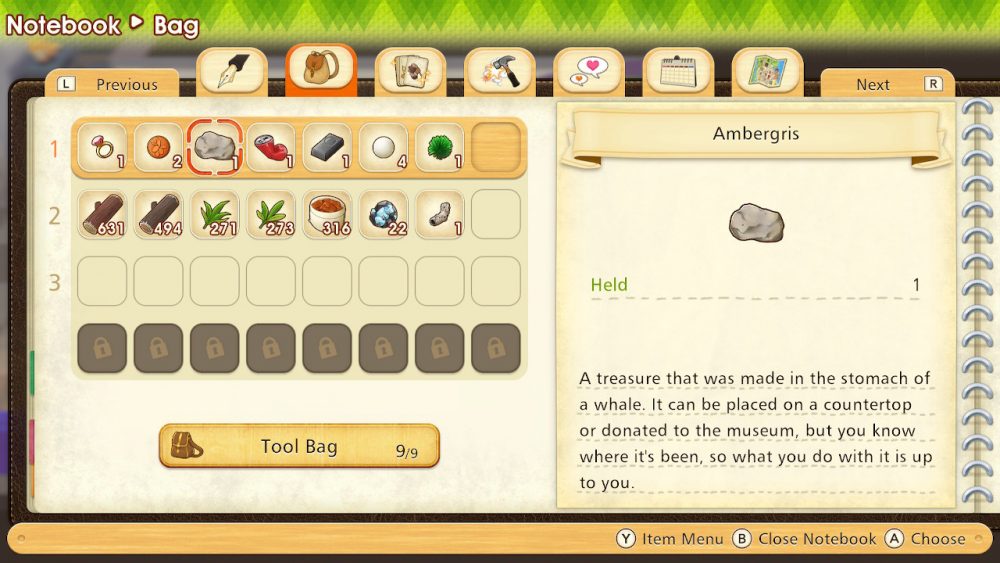Choose the orange-filled sack stack of 316
Viewport: 1000px width, 563px height.
[327, 215]
